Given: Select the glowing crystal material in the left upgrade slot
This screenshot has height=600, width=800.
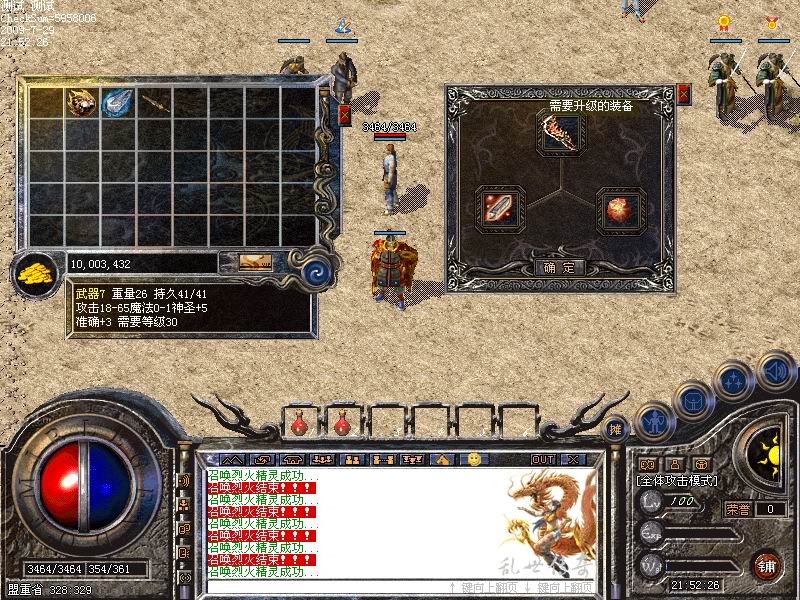Looking at the screenshot, I should 500,207.
